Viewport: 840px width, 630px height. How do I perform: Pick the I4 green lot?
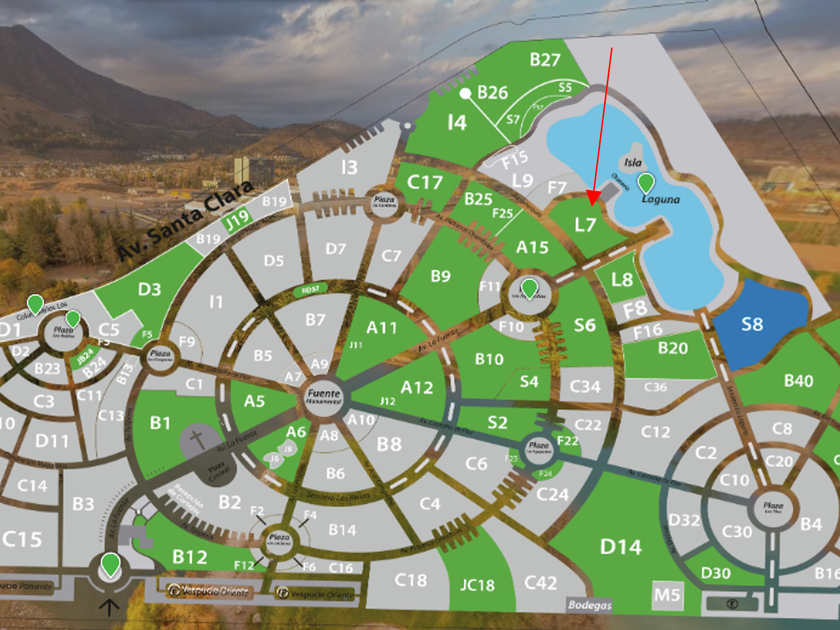457,123
